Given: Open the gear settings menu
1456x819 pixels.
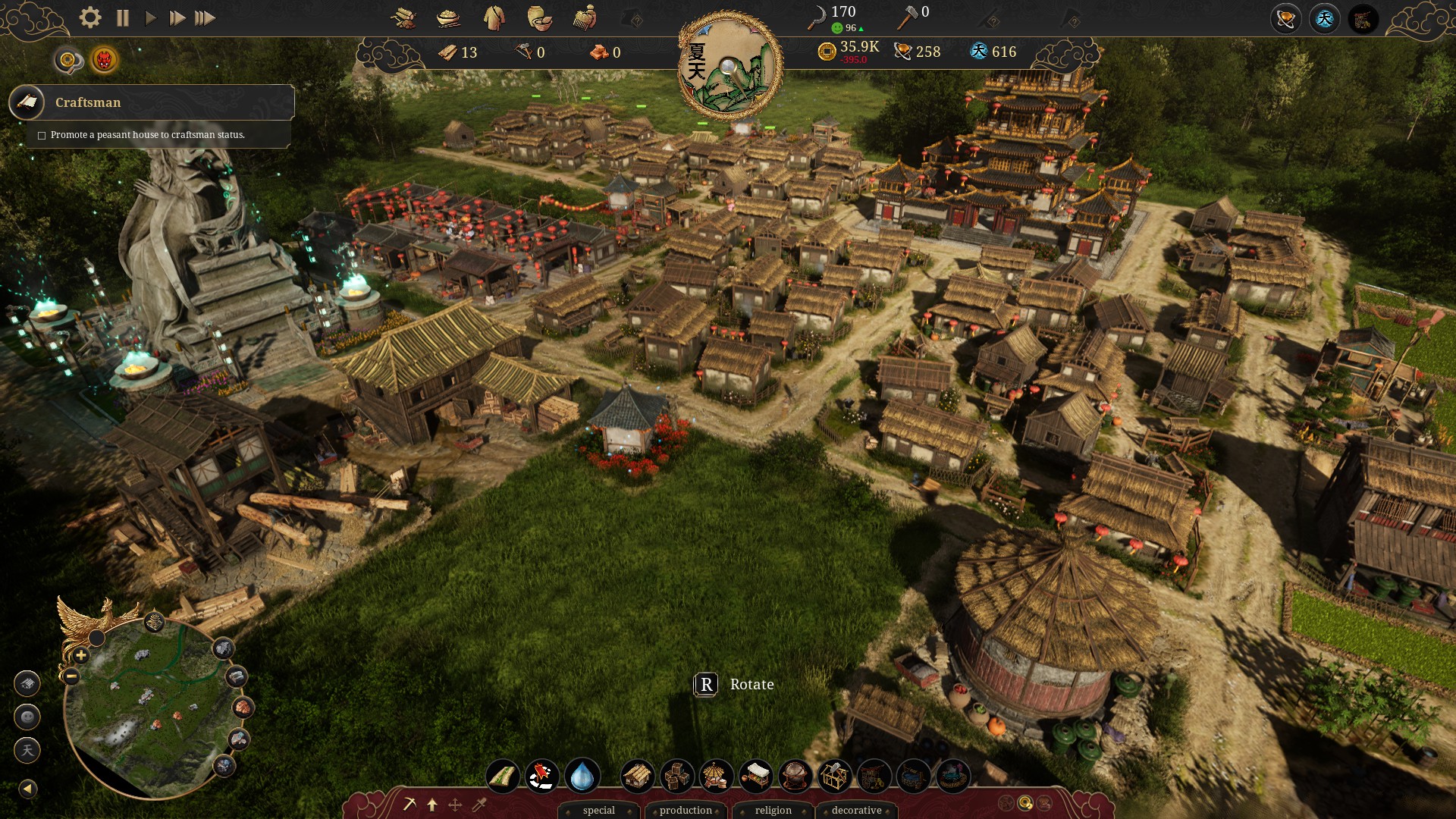Looking at the screenshot, I should click(90, 17).
